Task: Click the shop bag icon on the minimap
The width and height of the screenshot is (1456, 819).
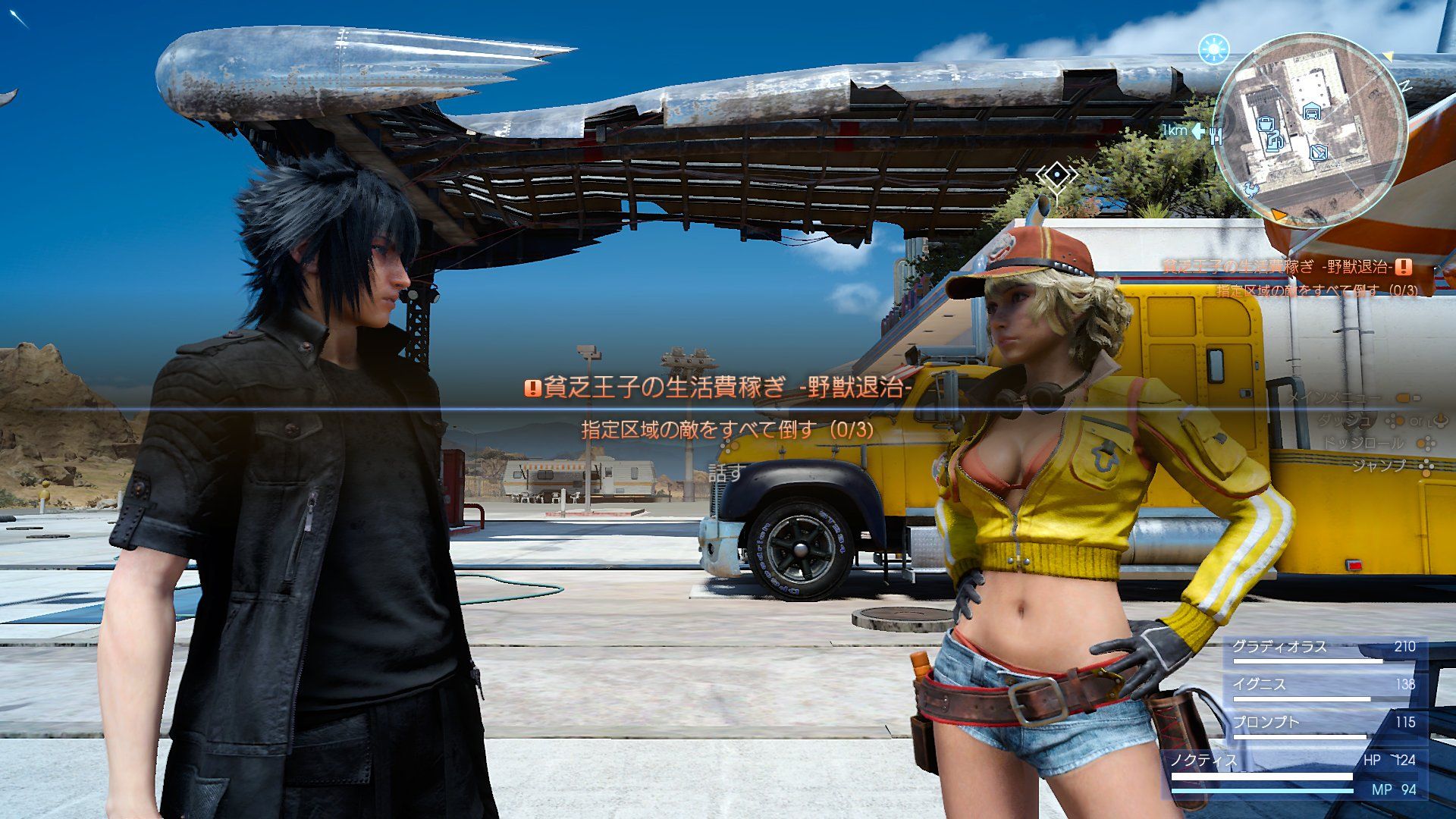Action: (x=1266, y=124)
